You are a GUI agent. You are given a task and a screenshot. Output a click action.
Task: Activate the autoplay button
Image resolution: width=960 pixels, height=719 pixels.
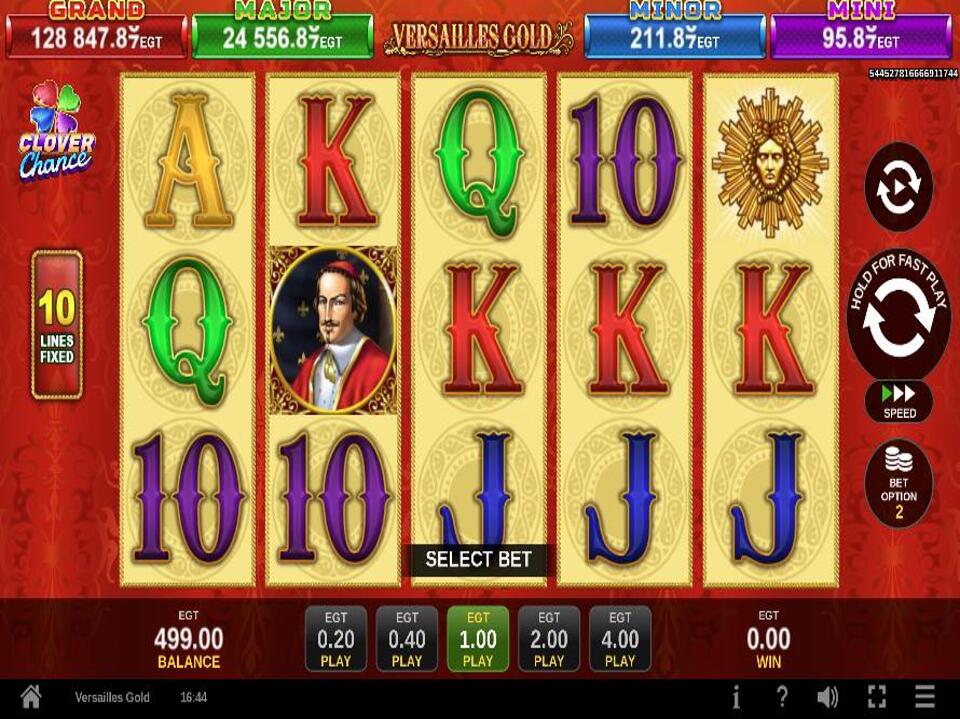click(898, 187)
